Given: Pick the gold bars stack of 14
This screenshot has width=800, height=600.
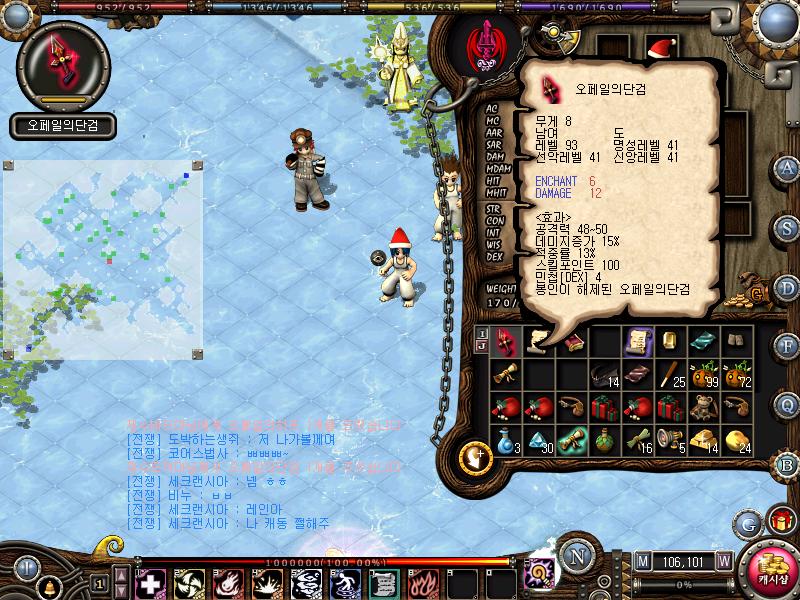Looking at the screenshot, I should 703,439.
